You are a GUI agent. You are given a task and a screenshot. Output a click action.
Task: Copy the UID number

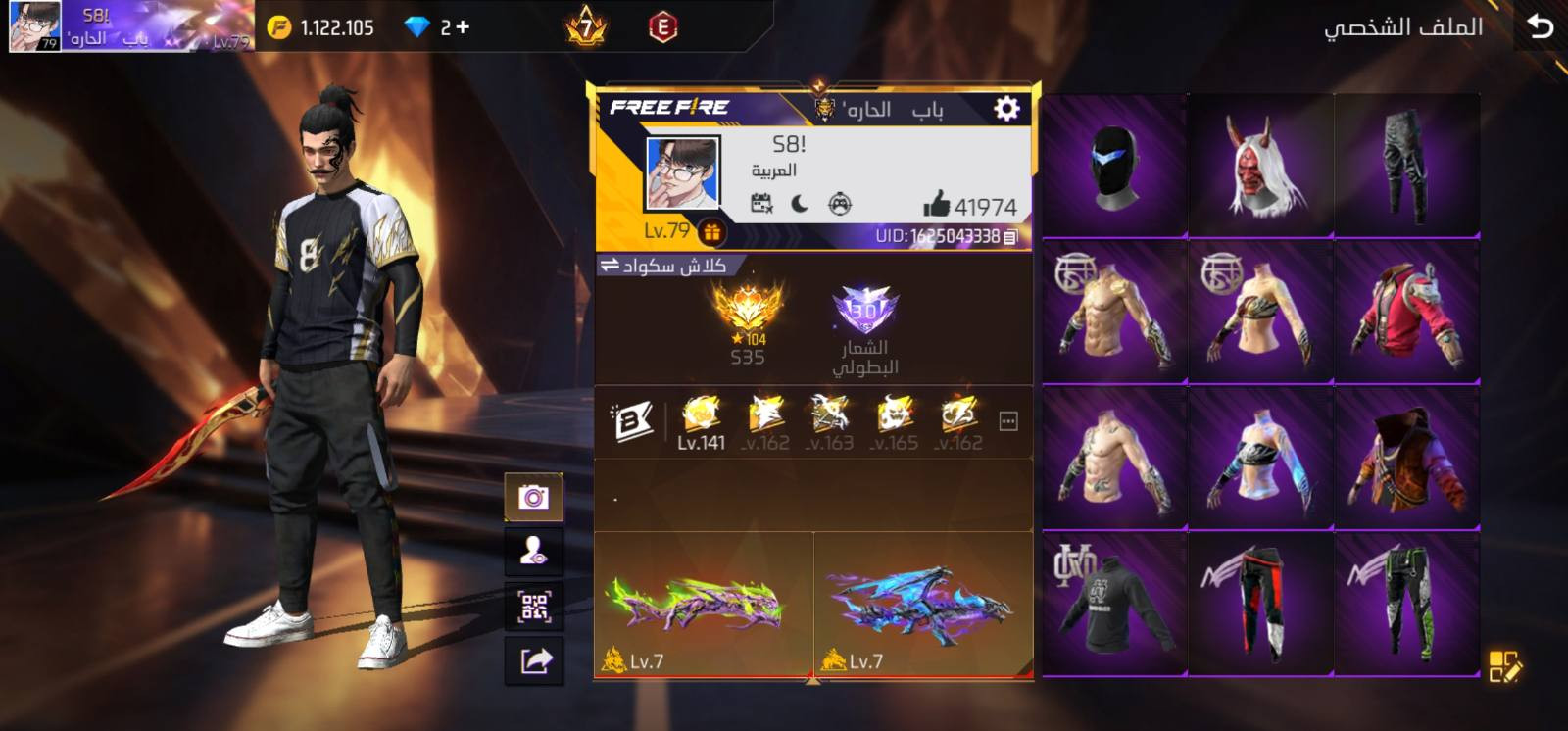(1011, 236)
